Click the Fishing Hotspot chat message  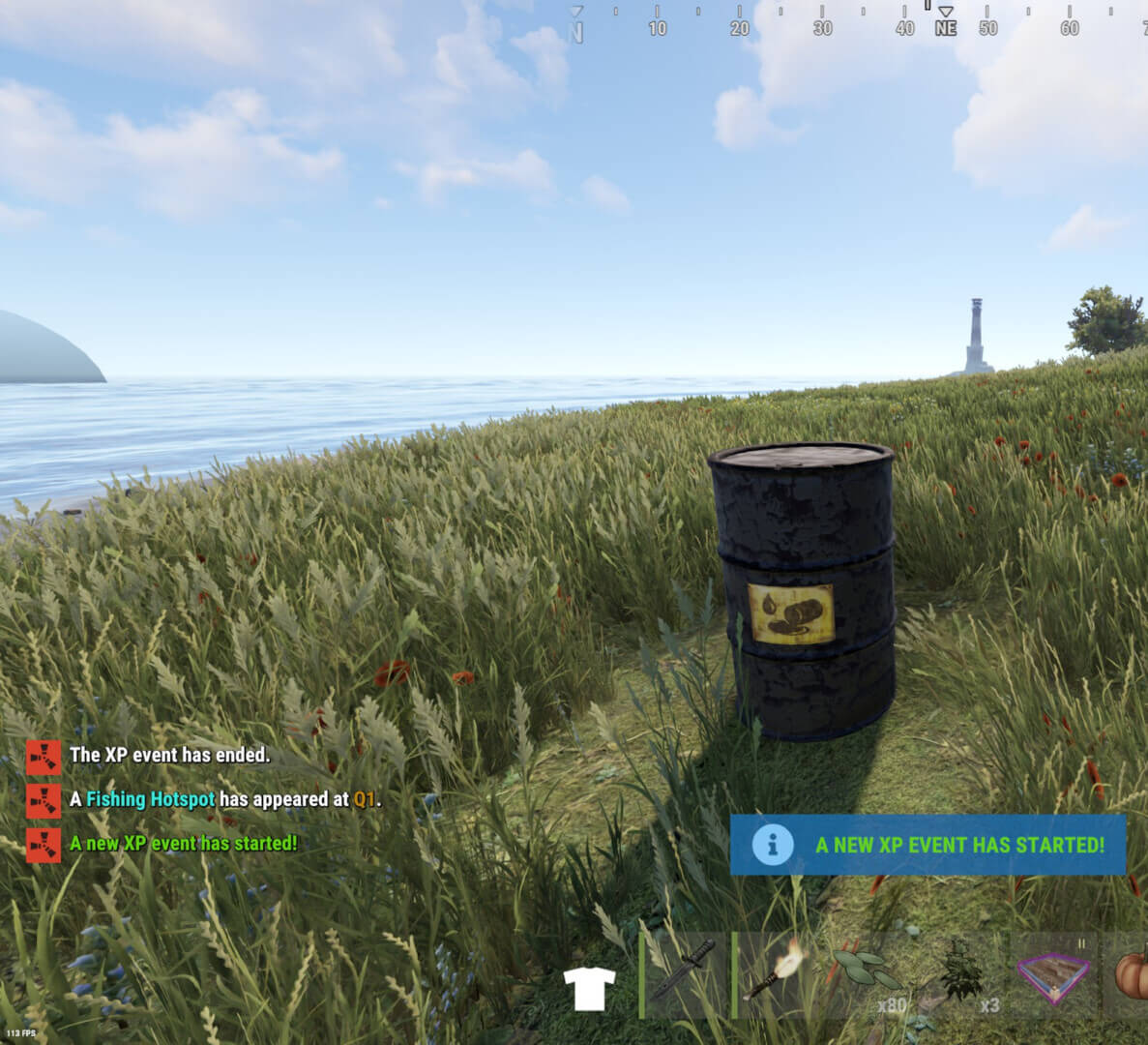(224, 799)
